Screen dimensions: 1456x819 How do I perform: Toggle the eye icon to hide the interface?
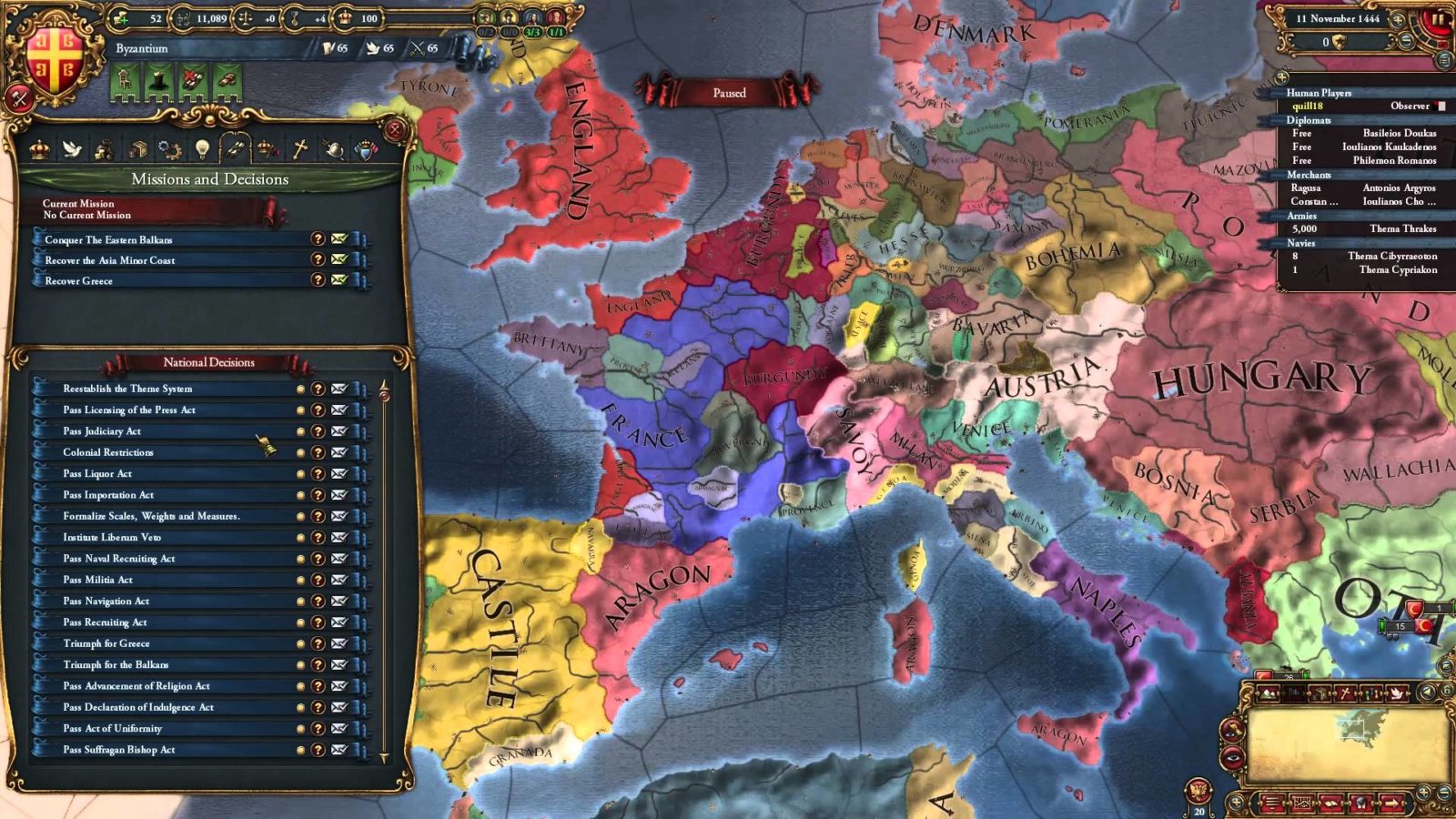click(x=1234, y=758)
